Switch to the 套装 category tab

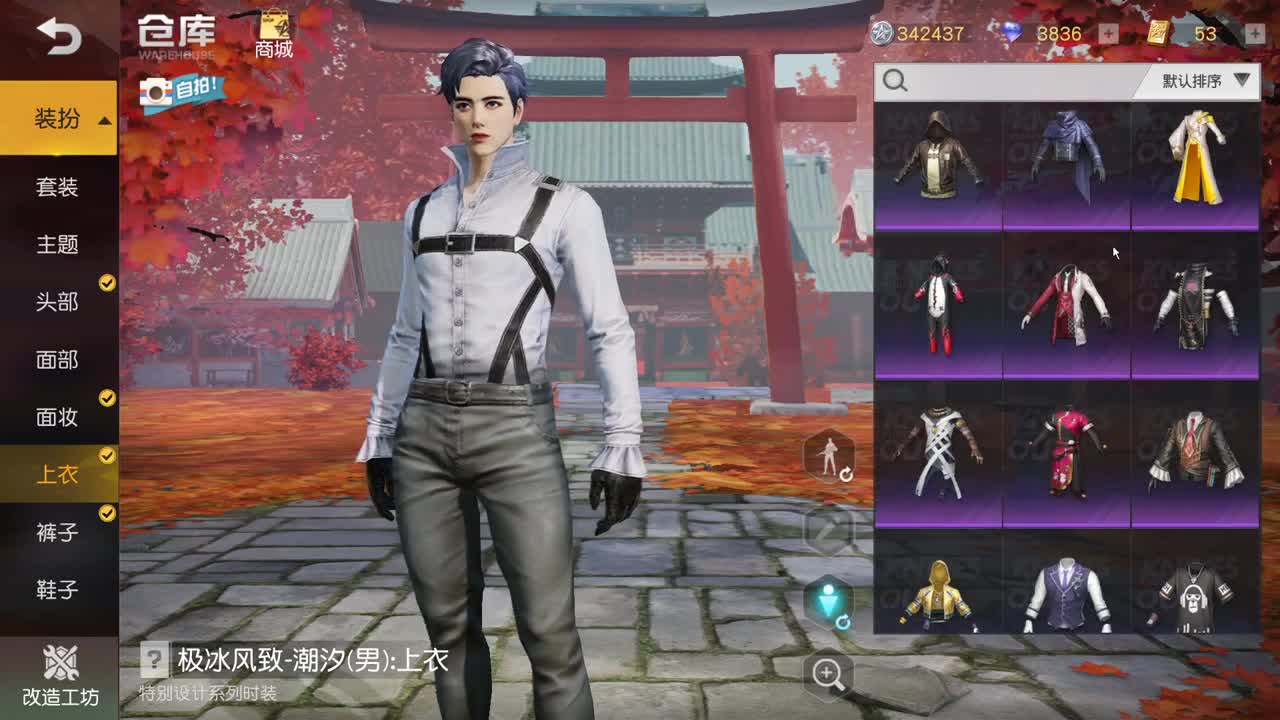pos(59,188)
